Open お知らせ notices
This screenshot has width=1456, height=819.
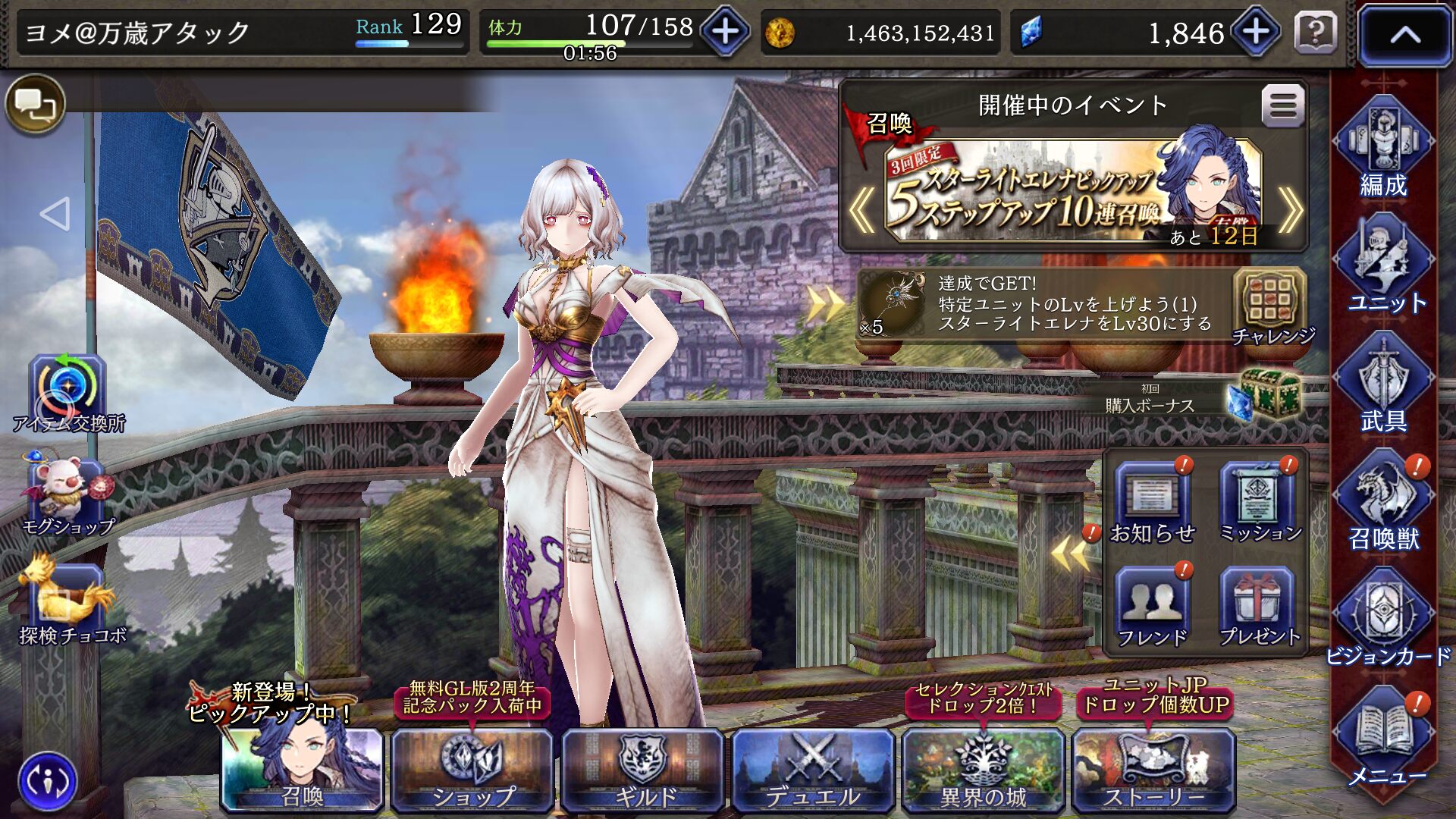pos(1152,503)
